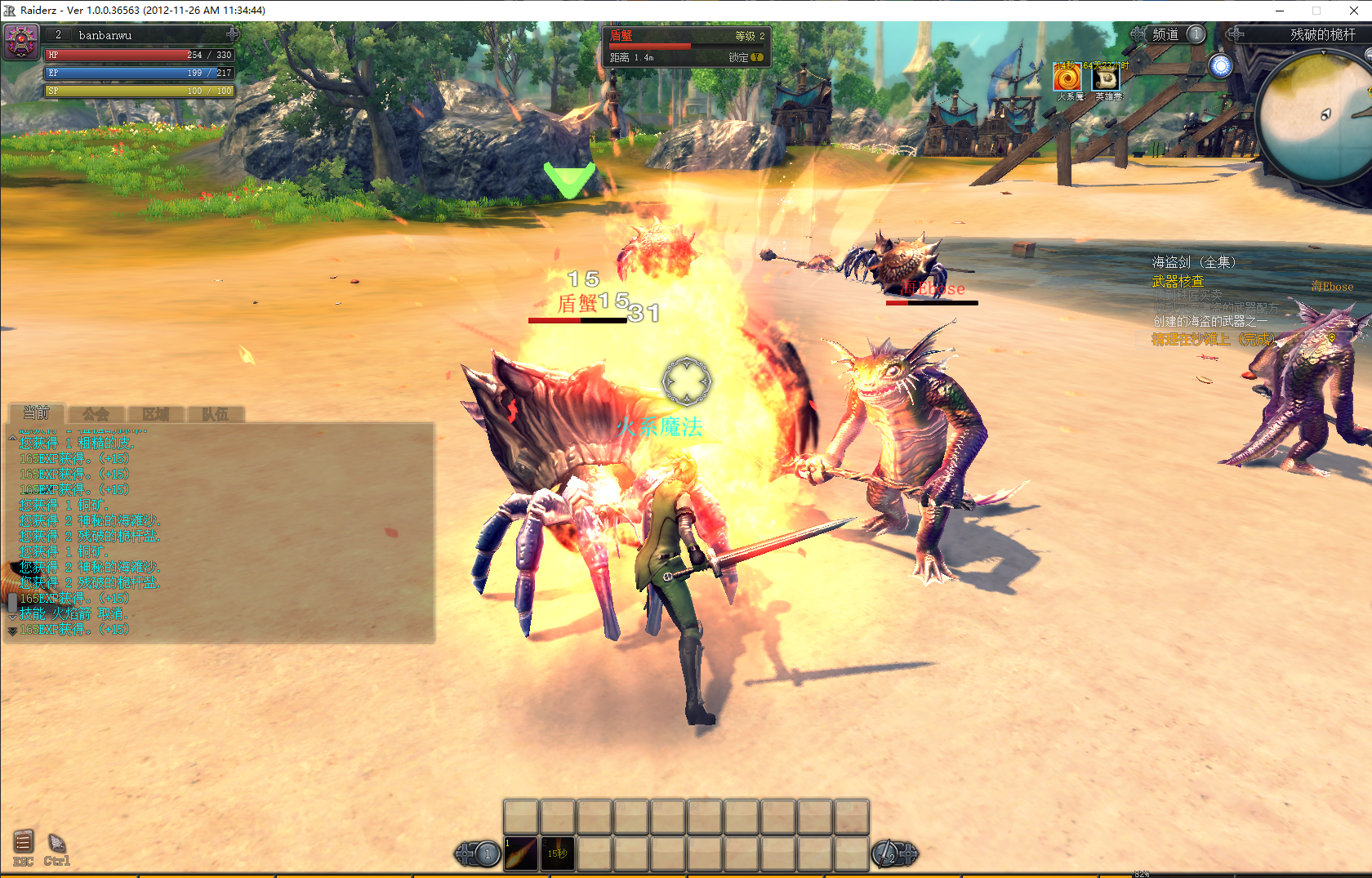Click the banbanwu character portrait
The height and width of the screenshot is (878, 1372).
(x=21, y=40)
